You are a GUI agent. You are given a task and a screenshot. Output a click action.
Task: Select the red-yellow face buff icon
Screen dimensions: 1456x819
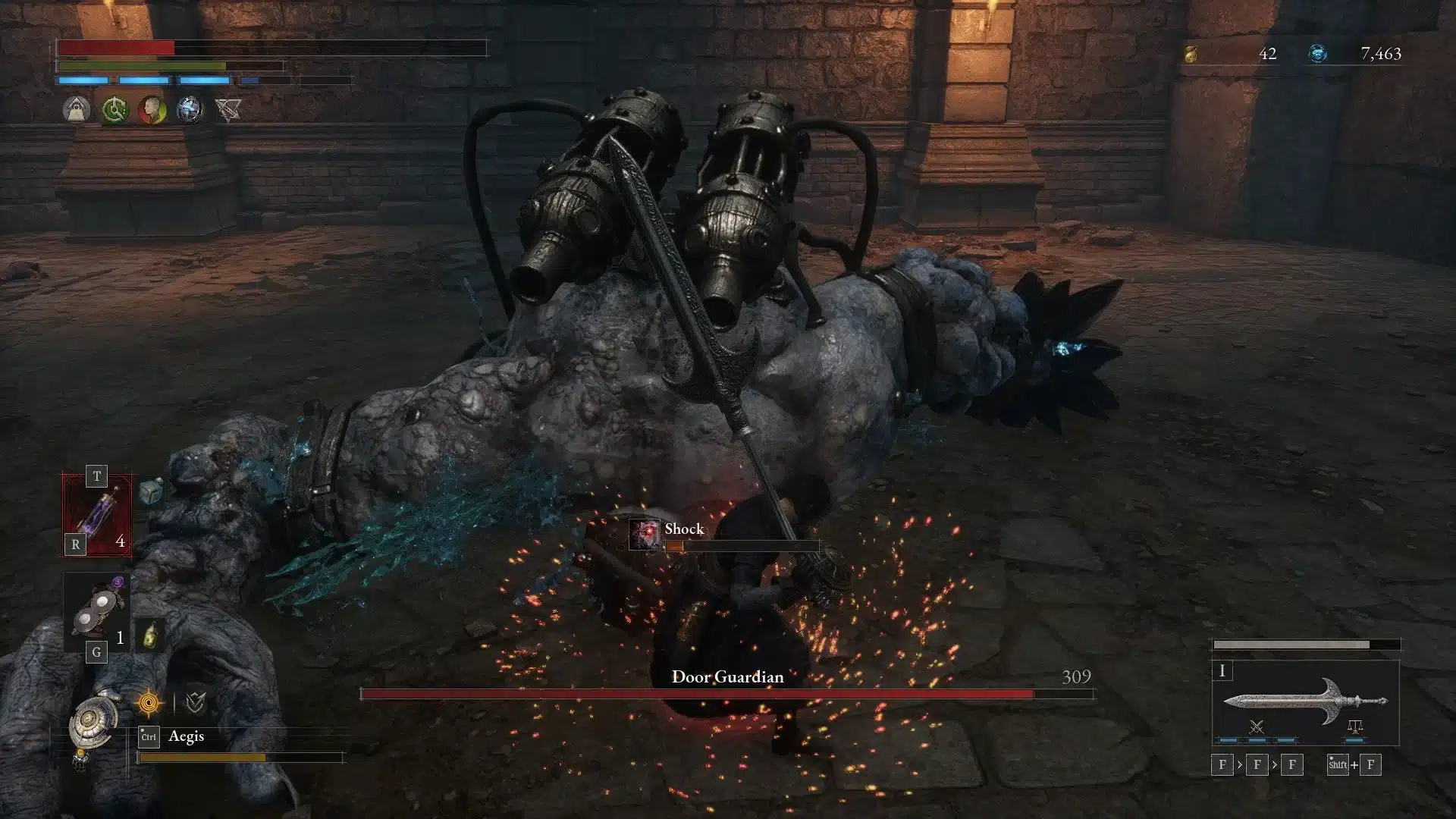[152, 110]
